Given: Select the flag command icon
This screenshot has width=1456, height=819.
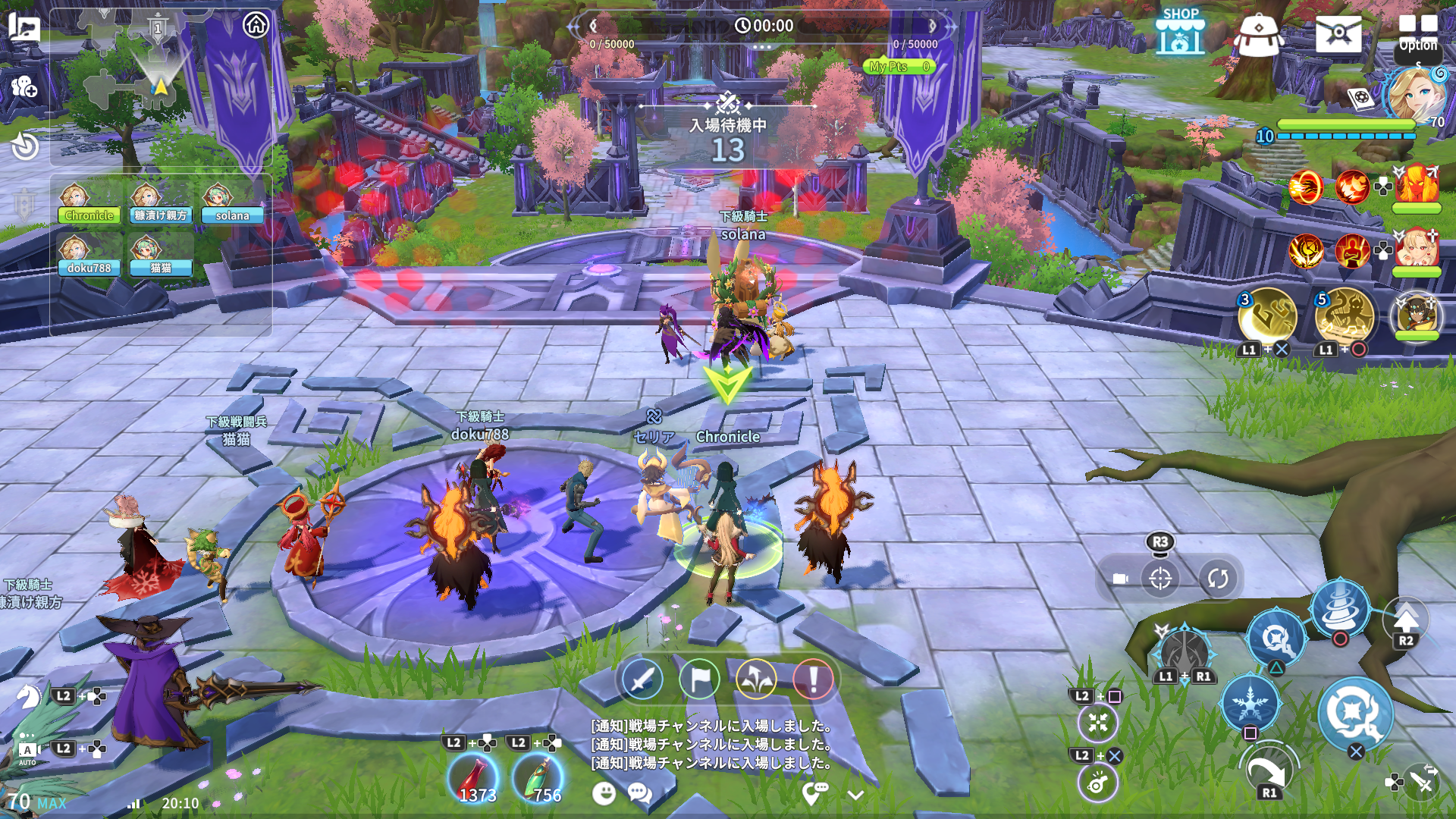Looking at the screenshot, I should pyautogui.click(x=699, y=679).
